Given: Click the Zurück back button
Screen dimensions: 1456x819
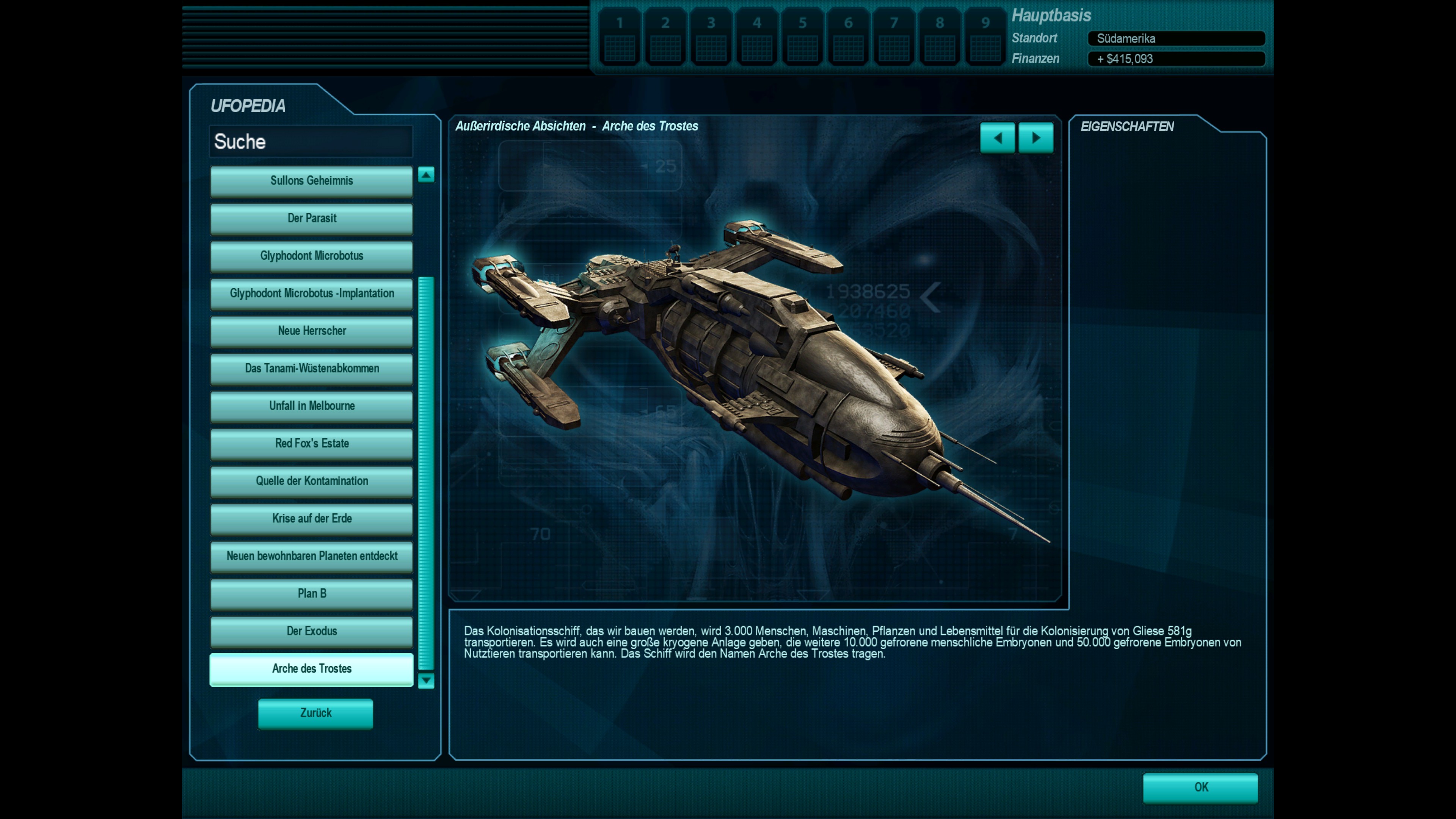Looking at the screenshot, I should click(x=315, y=713).
